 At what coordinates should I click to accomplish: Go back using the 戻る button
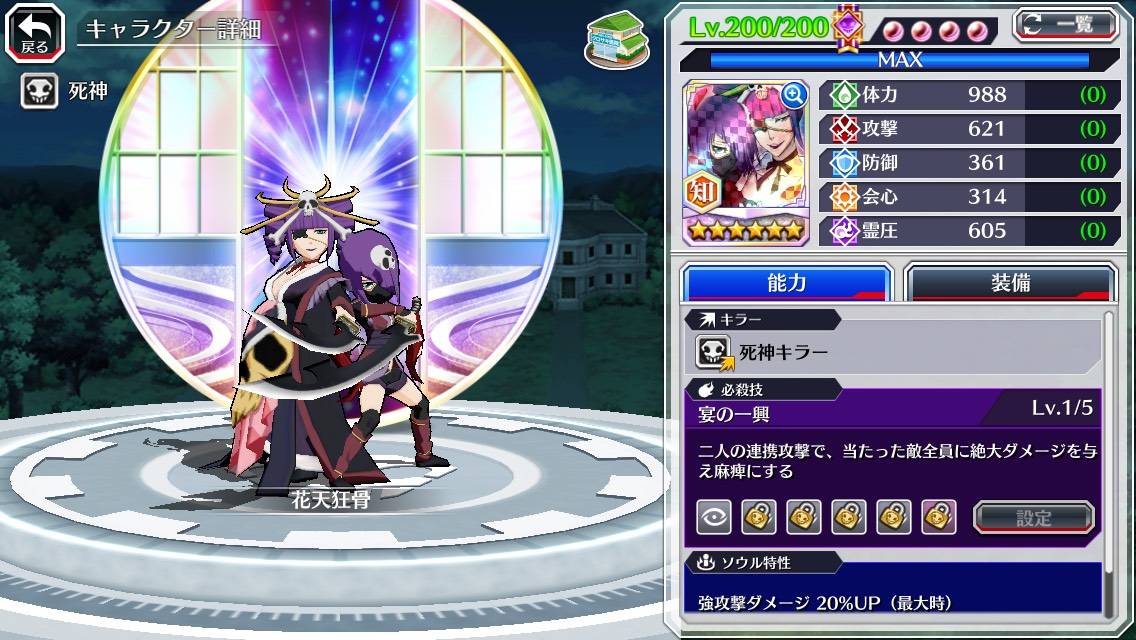[34, 31]
